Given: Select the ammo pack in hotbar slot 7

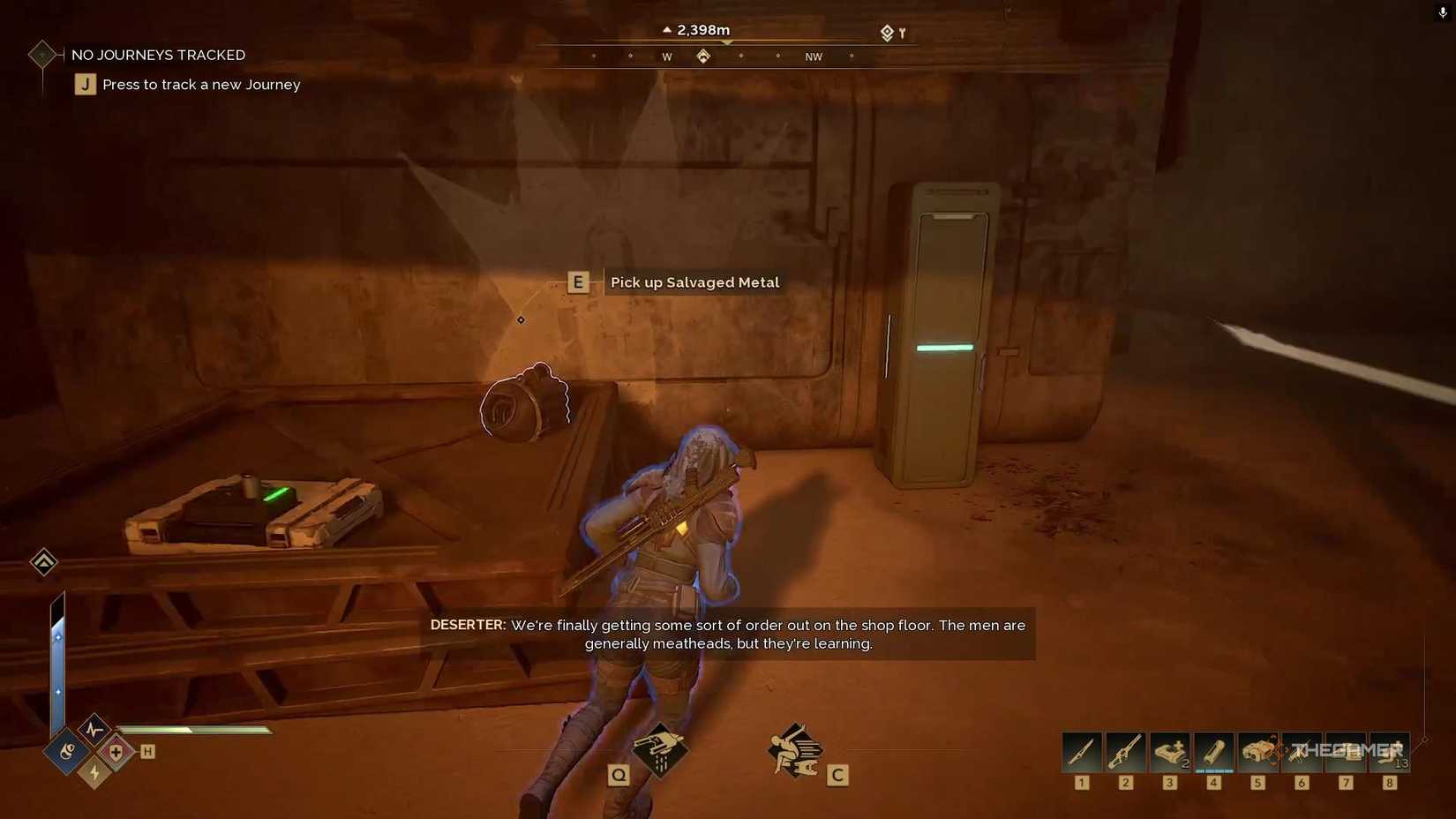Looking at the screenshot, I should coord(1346,751).
